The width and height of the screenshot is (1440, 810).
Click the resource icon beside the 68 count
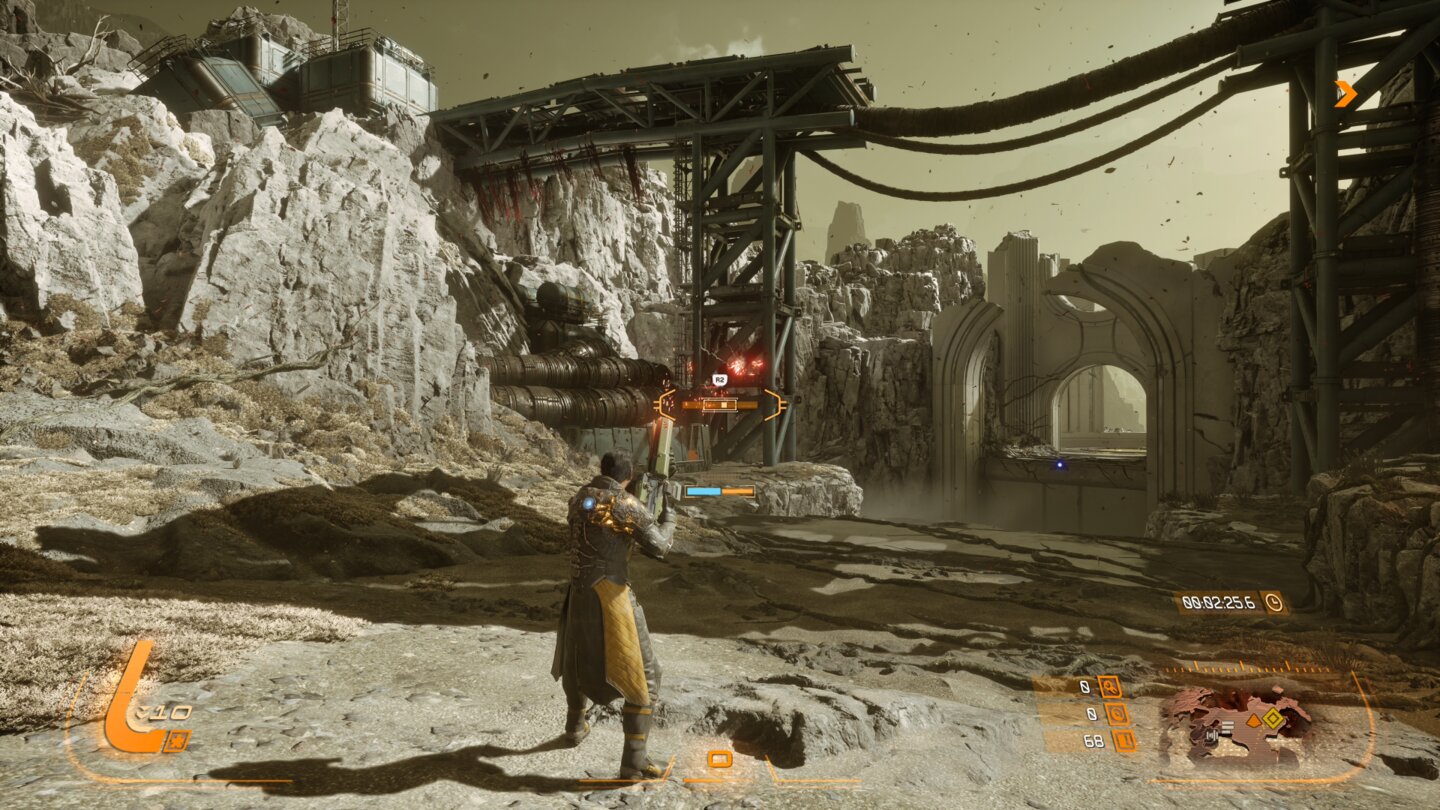1124,741
